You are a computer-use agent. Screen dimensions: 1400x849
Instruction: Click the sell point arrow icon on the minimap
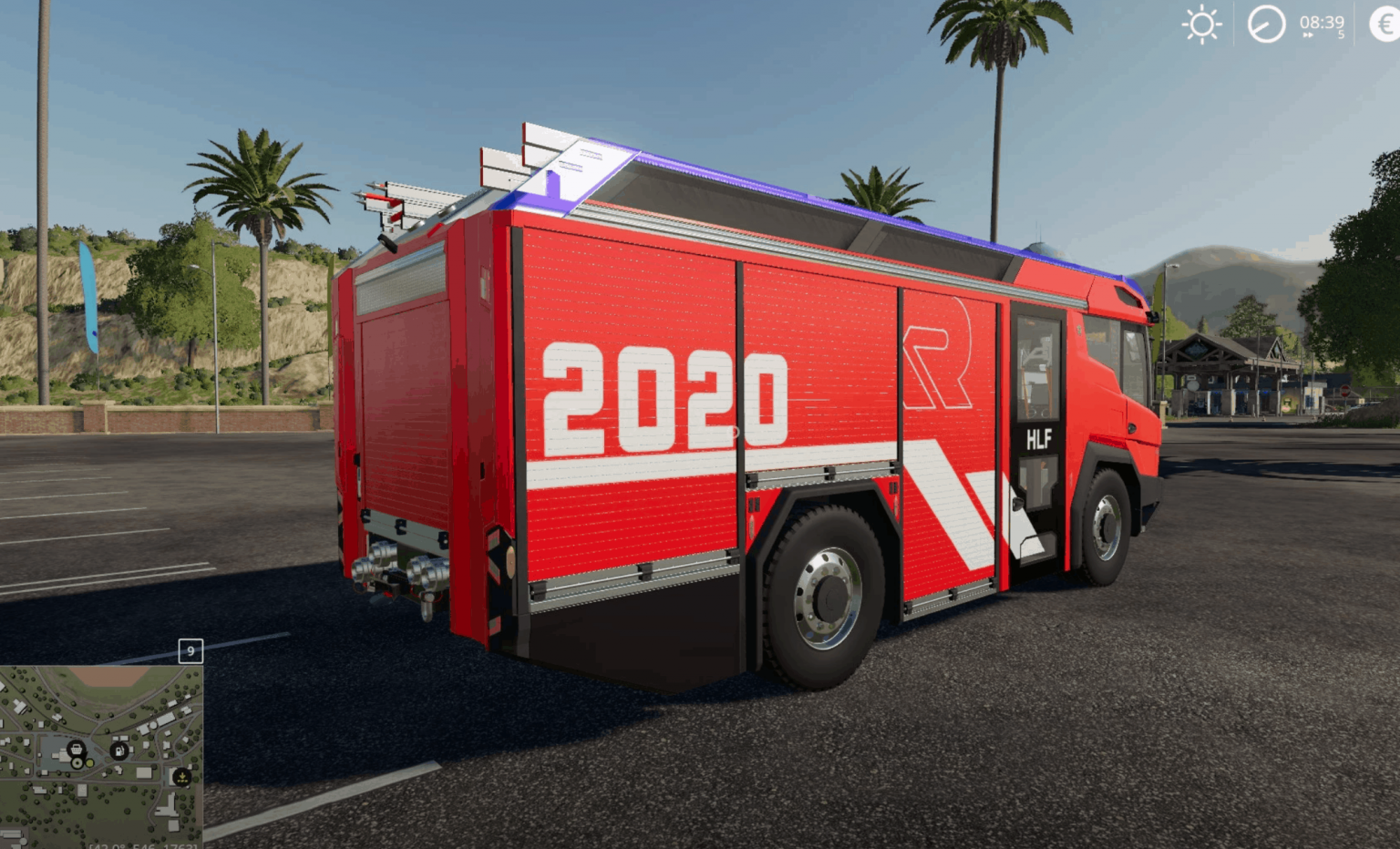(x=181, y=777)
